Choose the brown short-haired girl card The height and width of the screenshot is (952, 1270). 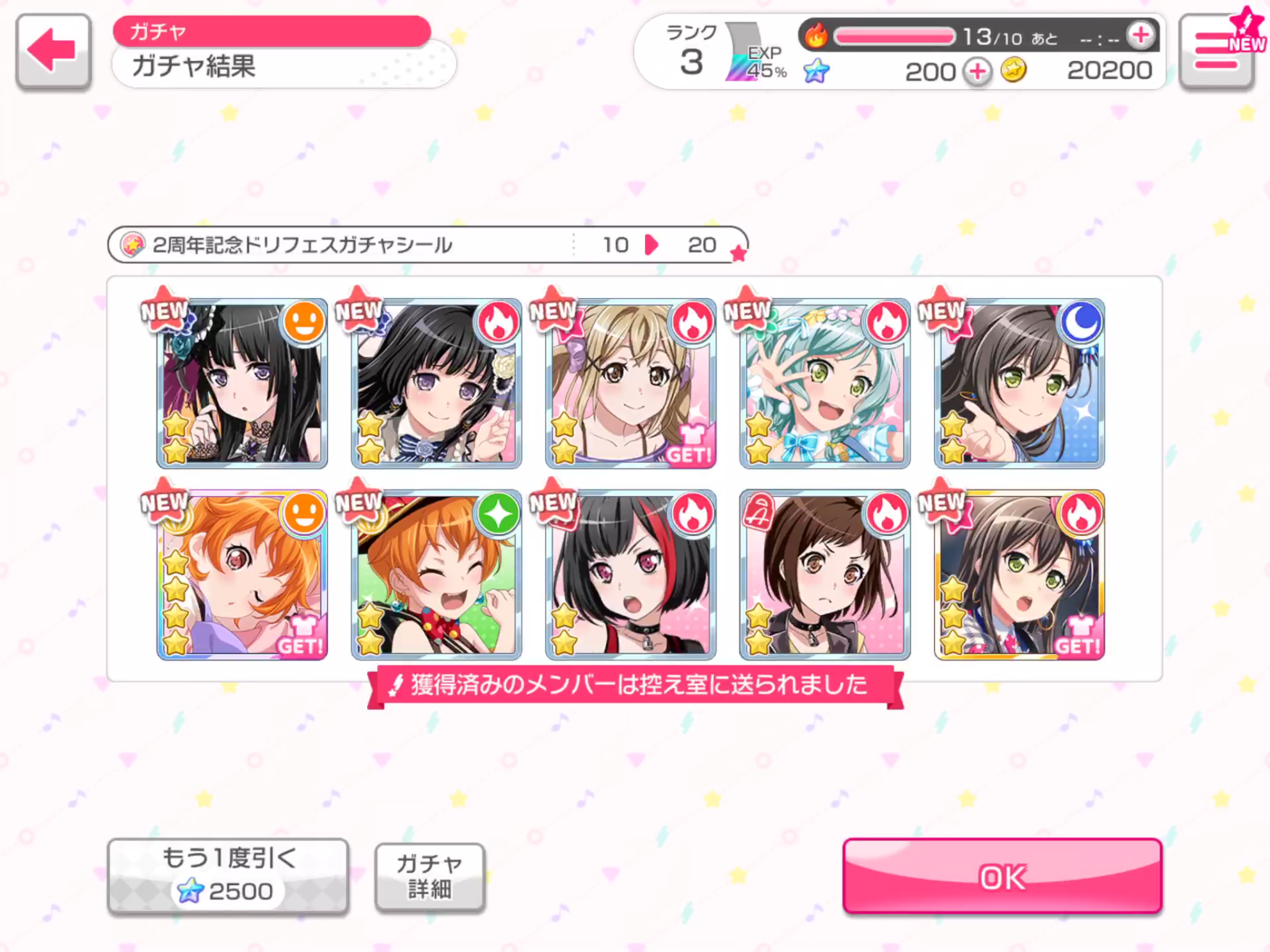pyautogui.click(x=825, y=575)
